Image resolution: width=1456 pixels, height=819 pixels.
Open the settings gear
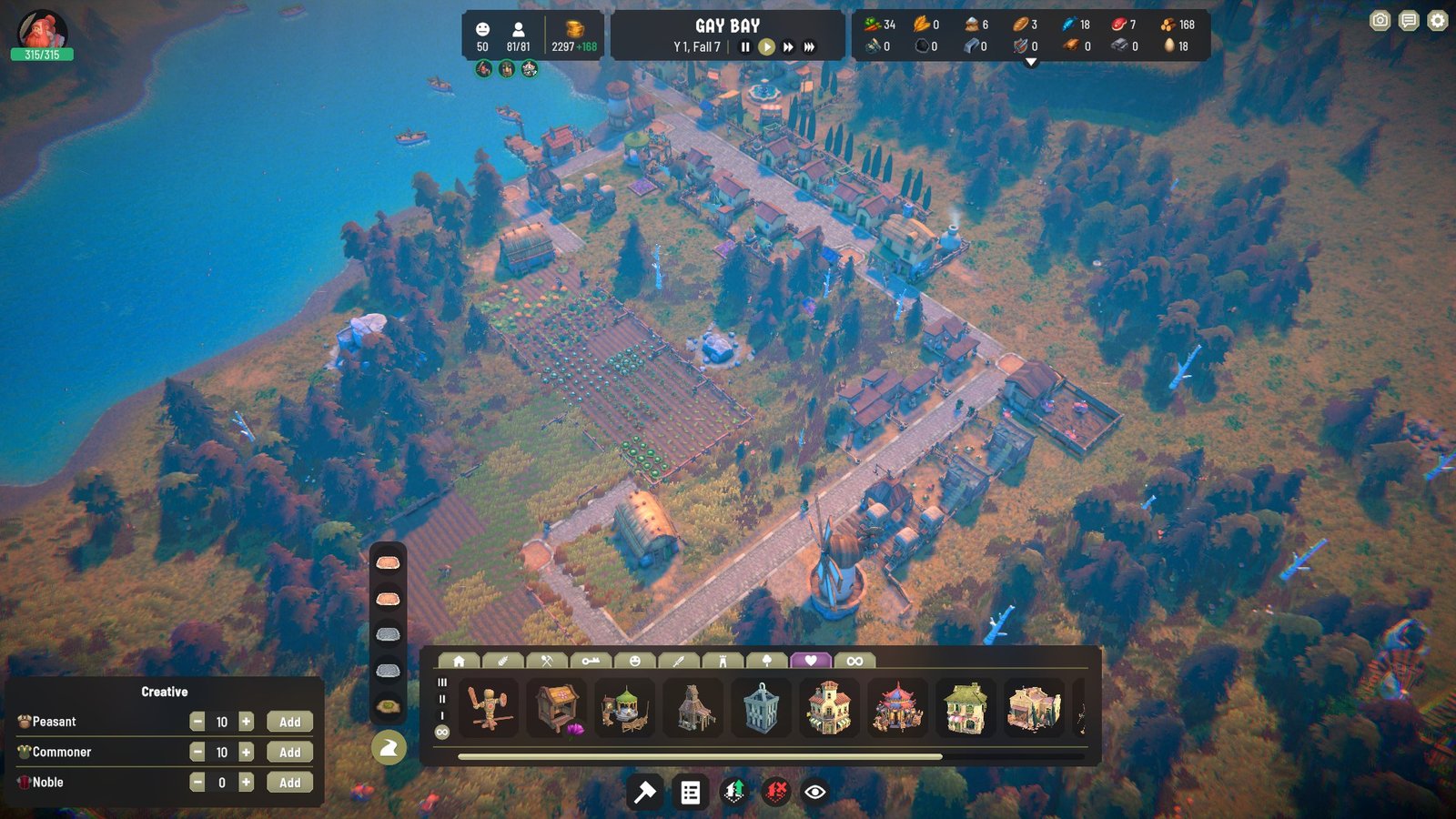pyautogui.click(x=1437, y=21)
